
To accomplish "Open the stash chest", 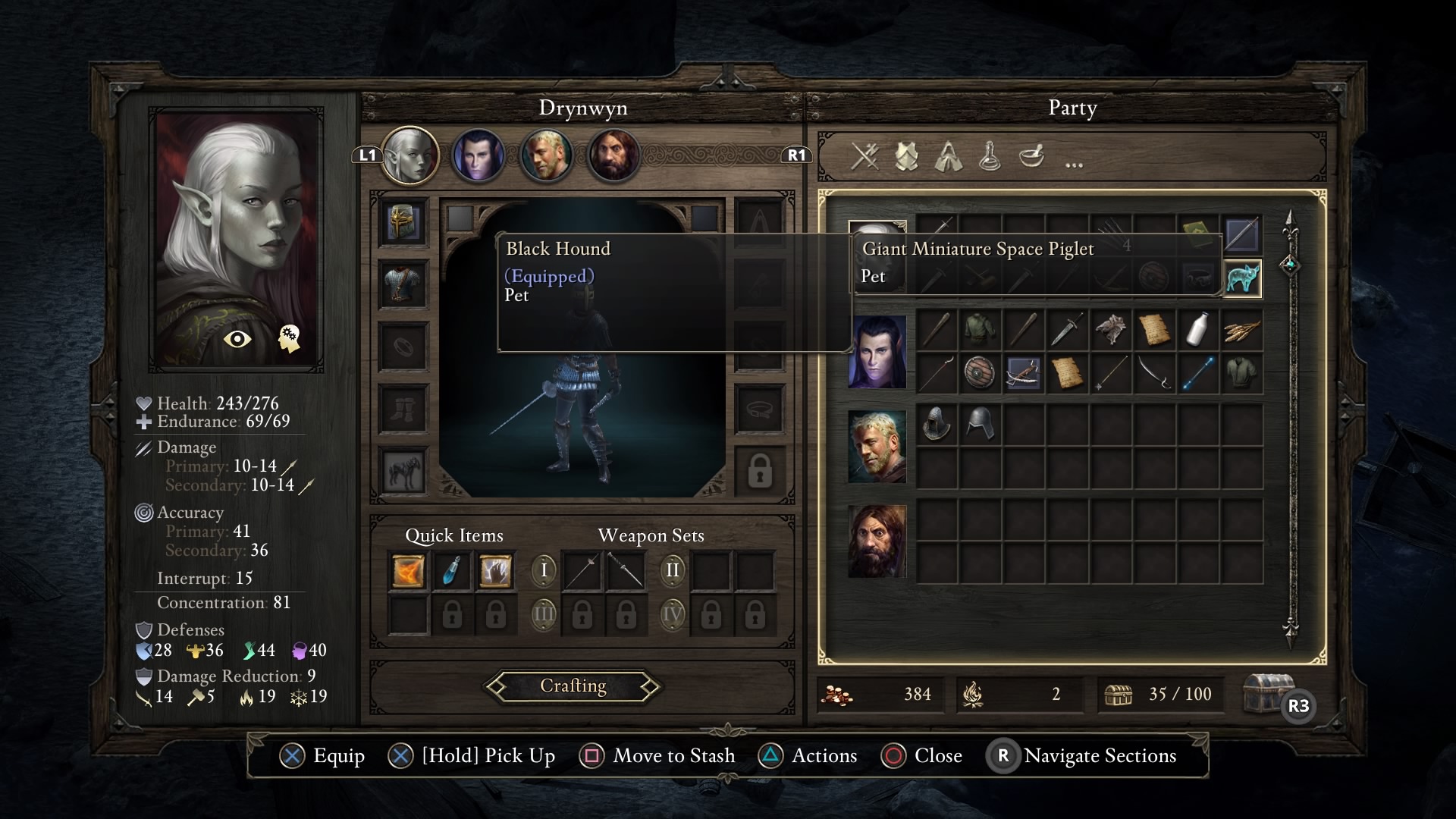I will tap(1269, 693).
